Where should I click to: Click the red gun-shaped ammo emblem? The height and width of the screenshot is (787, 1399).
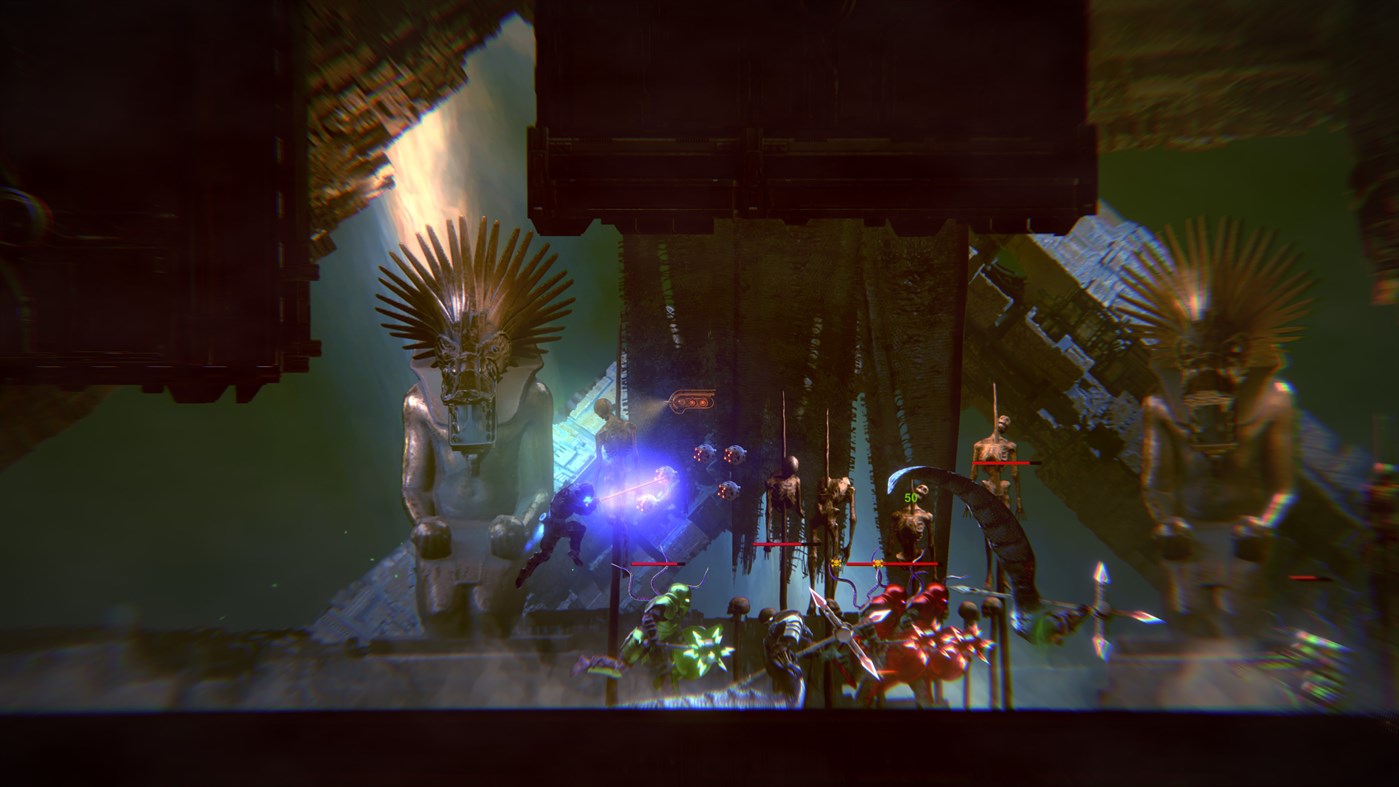691,398
